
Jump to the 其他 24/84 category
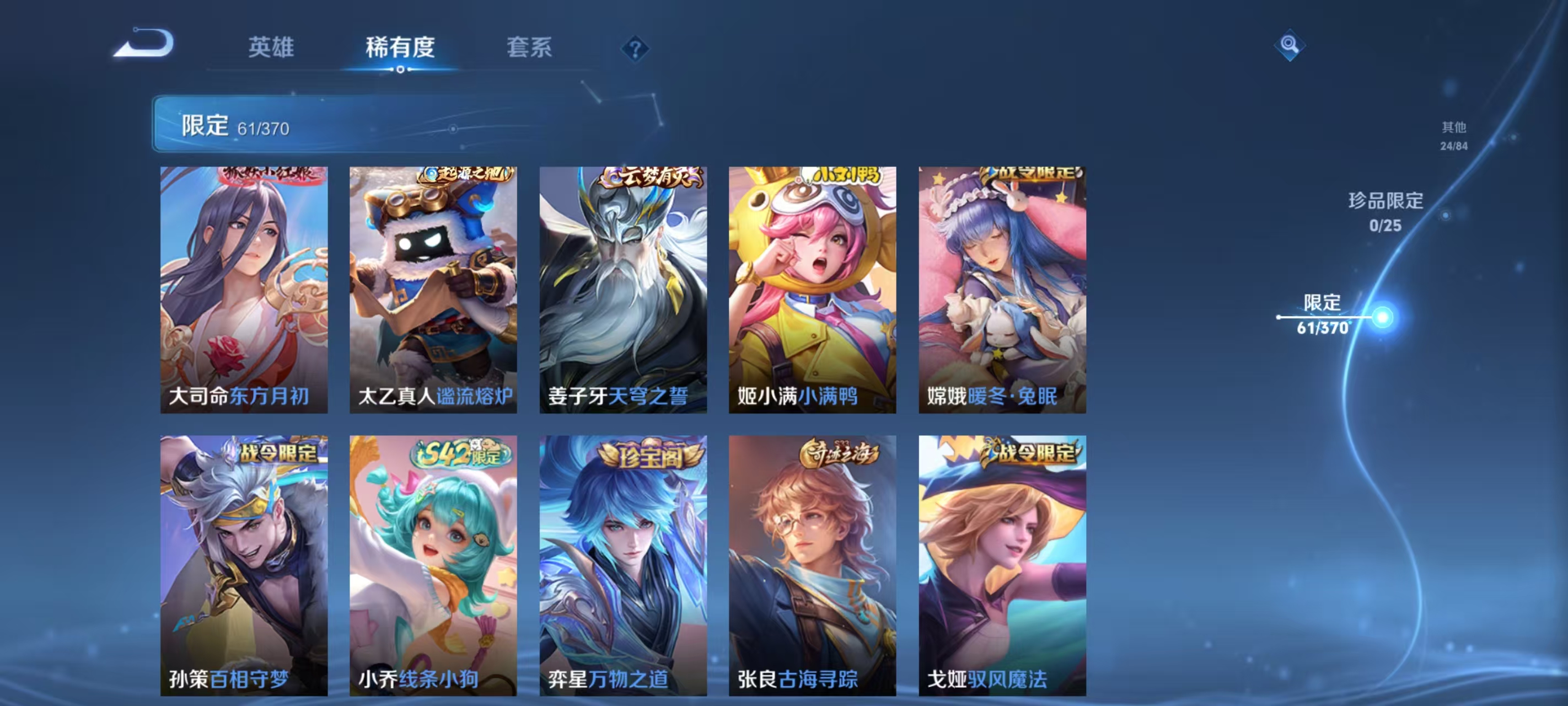[x=1453, y=136]
